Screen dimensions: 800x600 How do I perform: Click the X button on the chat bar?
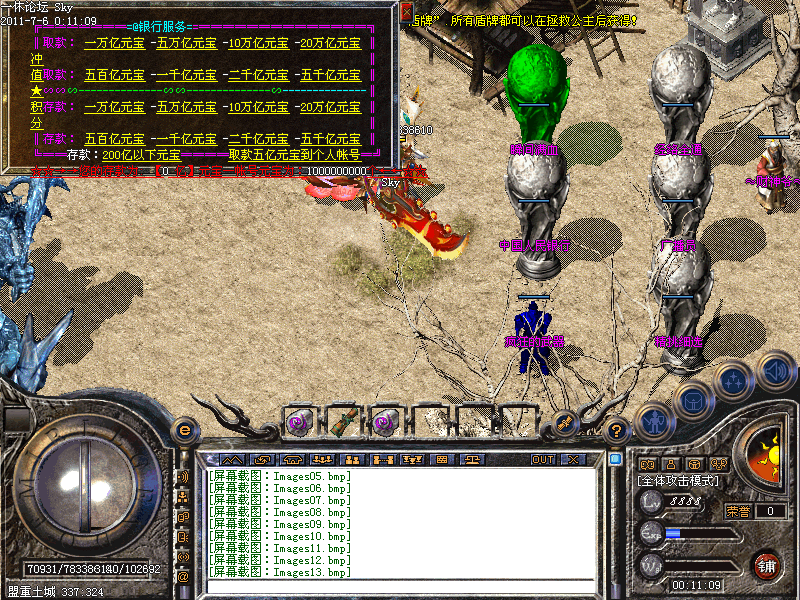click(573, 460)
